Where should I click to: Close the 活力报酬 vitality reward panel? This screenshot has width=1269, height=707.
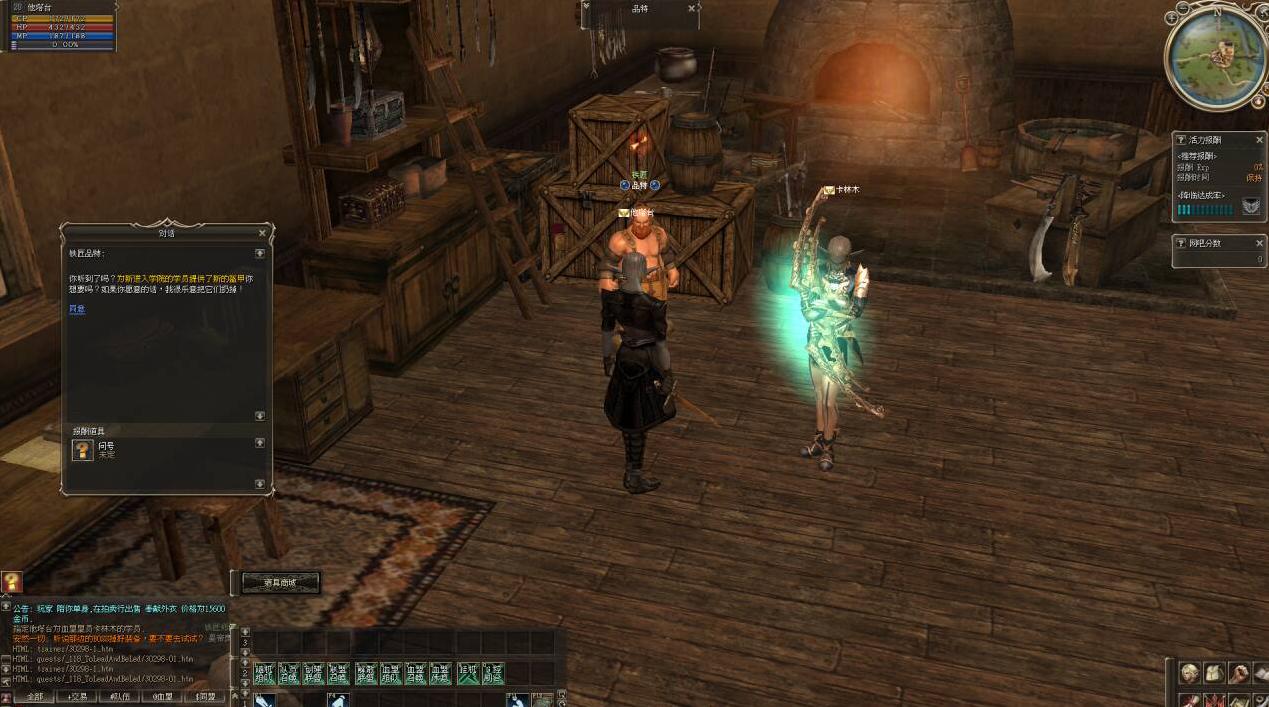click(1259, 140)
